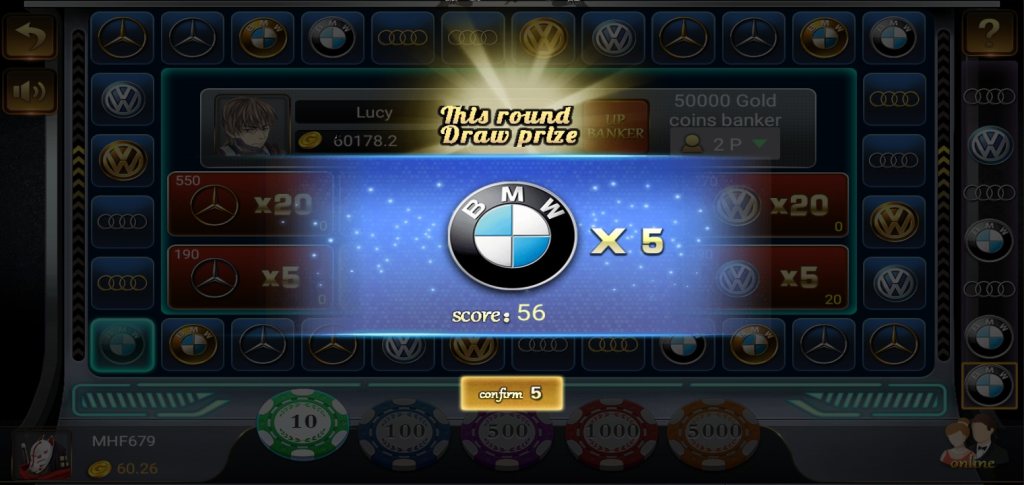Bet on the Volkswagen x20 panel
Image resolution: width=1024 pixels, height=485 pixels.
(x=782, y=205)
